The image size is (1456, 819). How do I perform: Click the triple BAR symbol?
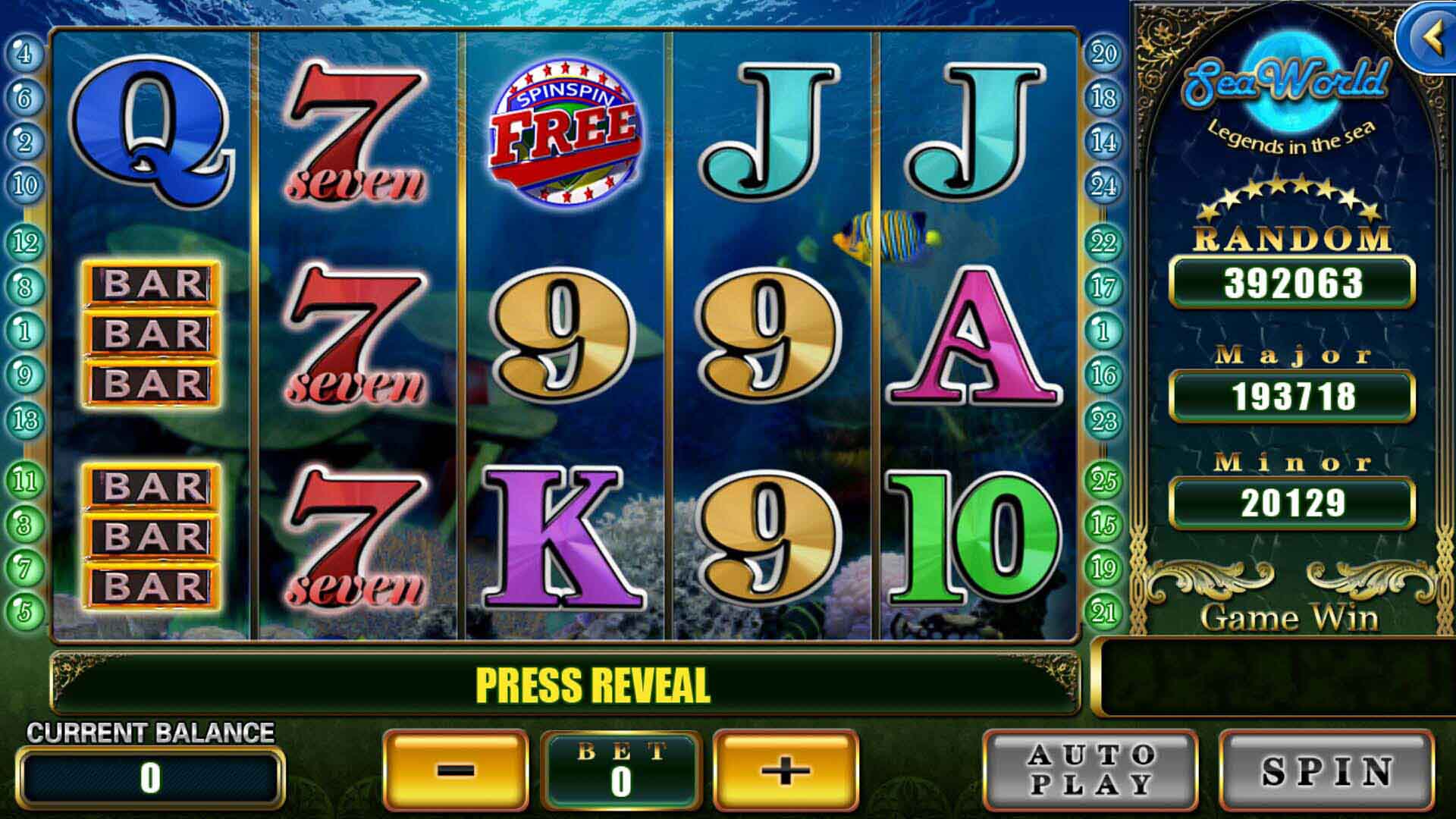[152, 330]
